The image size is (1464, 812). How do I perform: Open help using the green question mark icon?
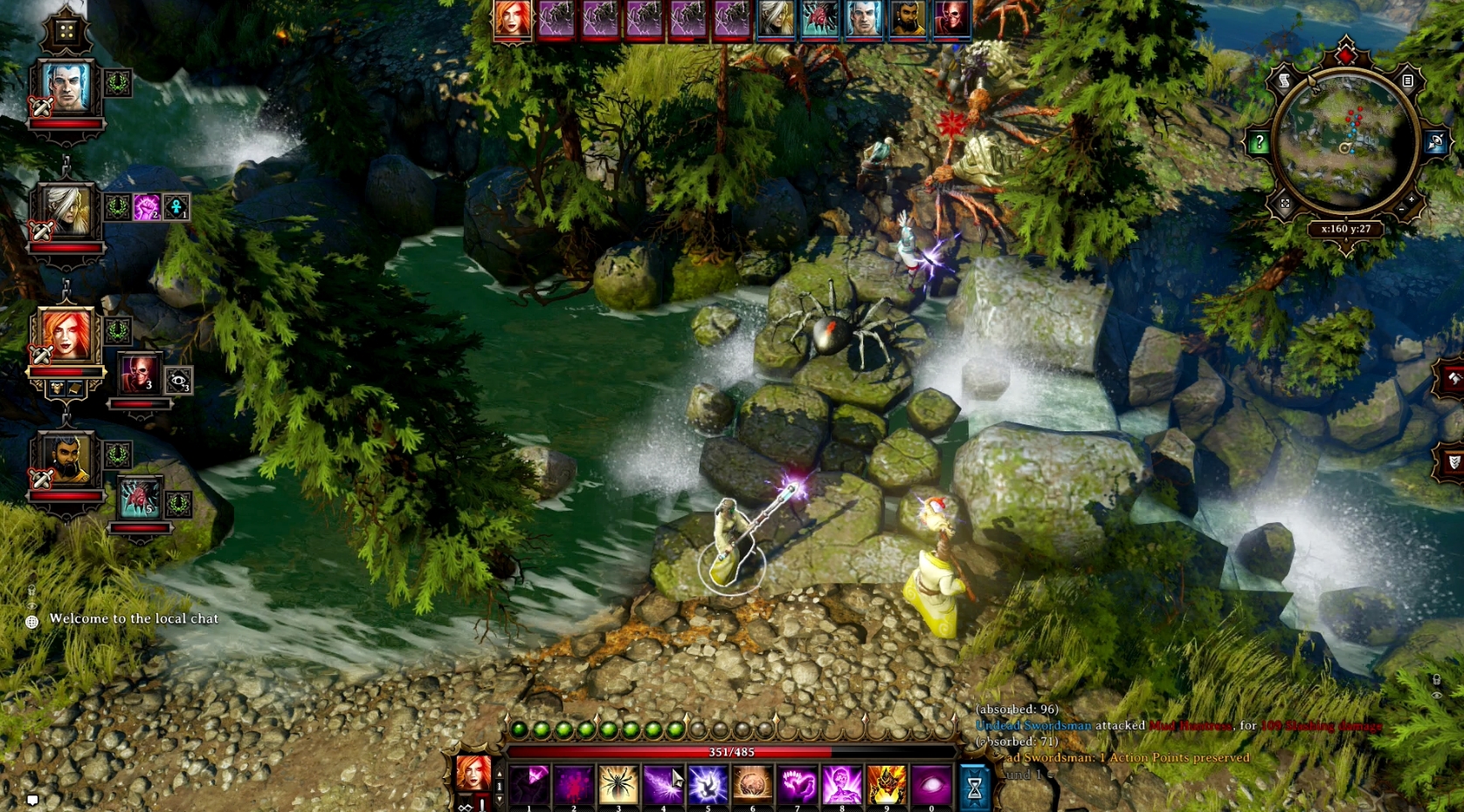pyautogui.click(x=1260, y=140)
